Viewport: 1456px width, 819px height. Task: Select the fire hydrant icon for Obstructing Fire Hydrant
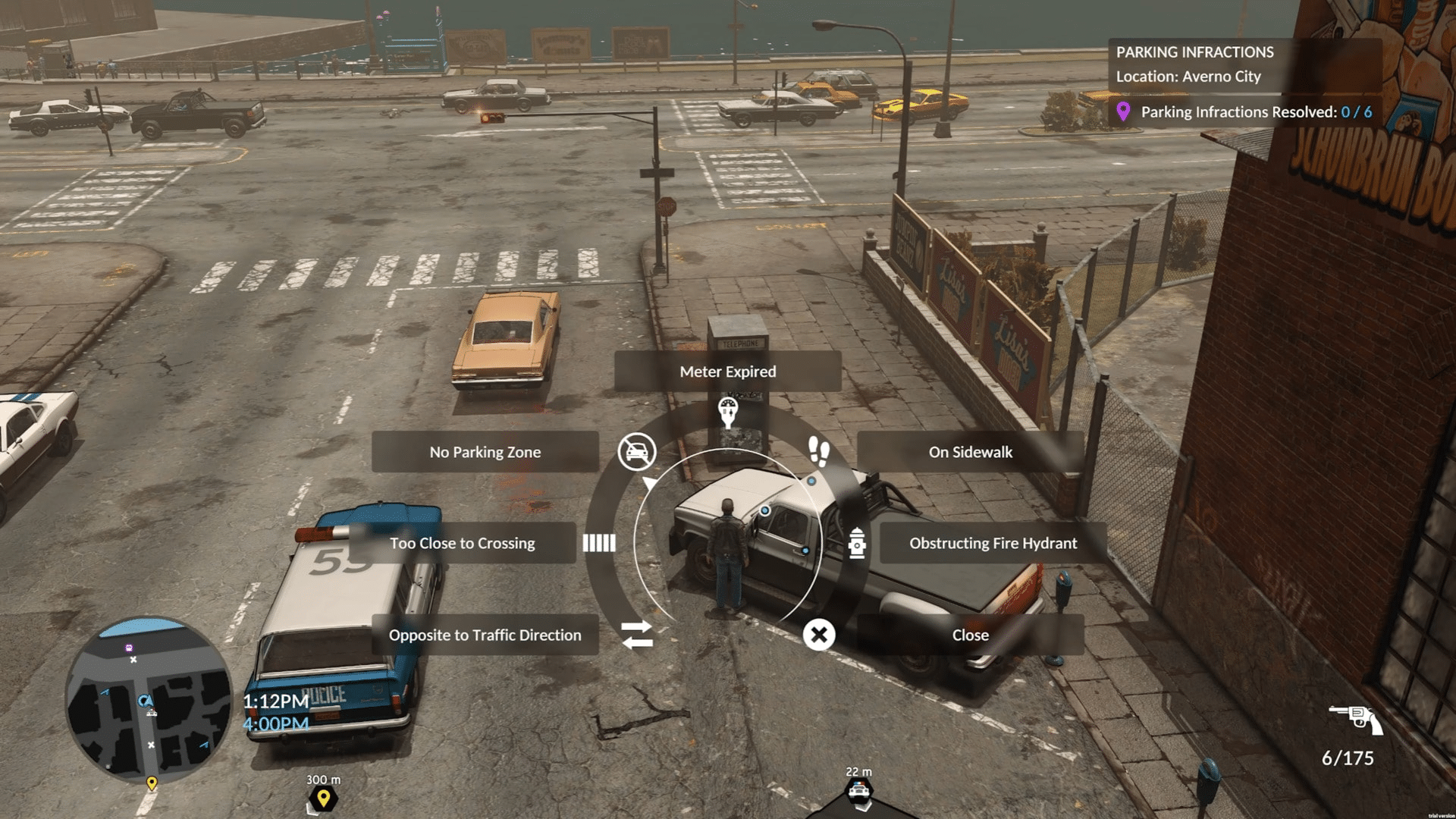click(x=859, y=543)
